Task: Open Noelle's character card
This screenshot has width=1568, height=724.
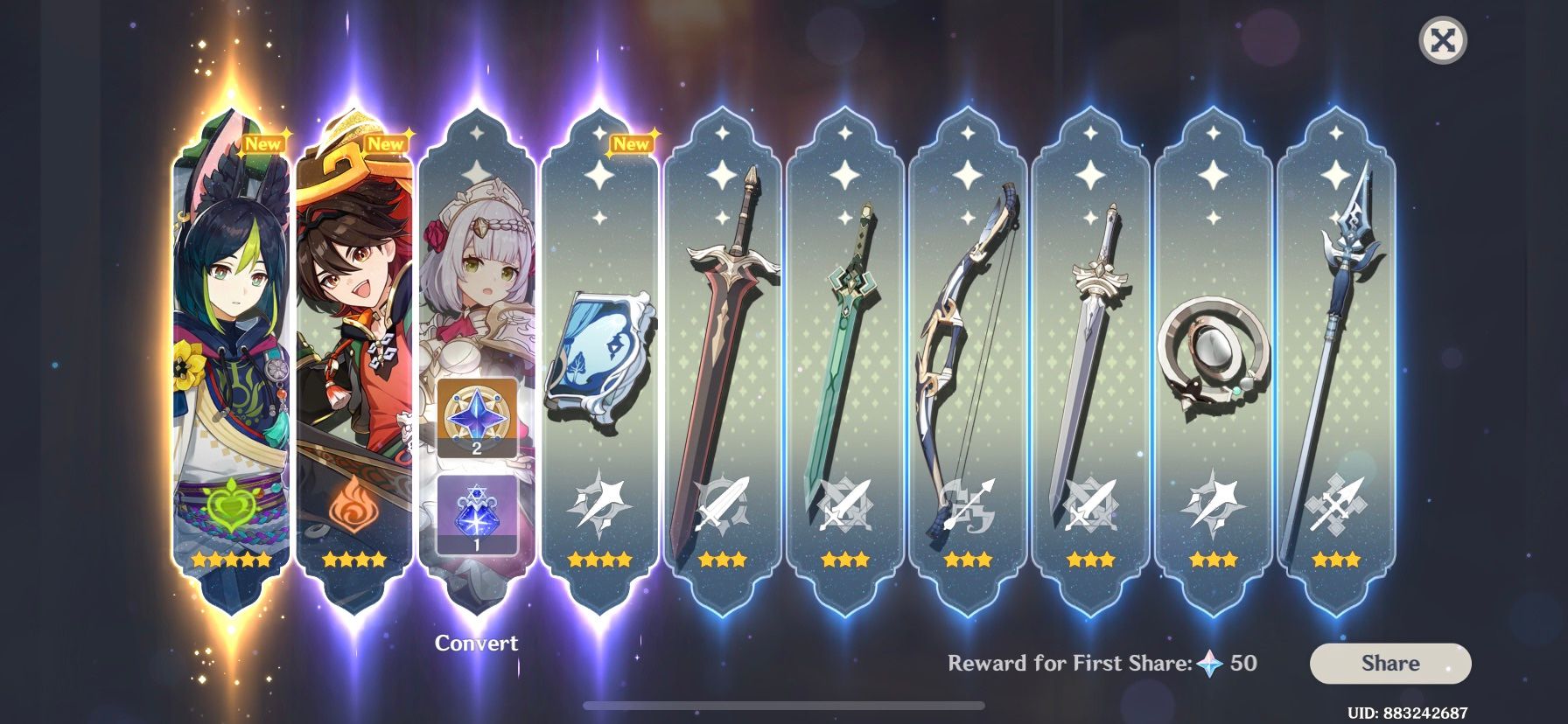Action: pos(479,262)
